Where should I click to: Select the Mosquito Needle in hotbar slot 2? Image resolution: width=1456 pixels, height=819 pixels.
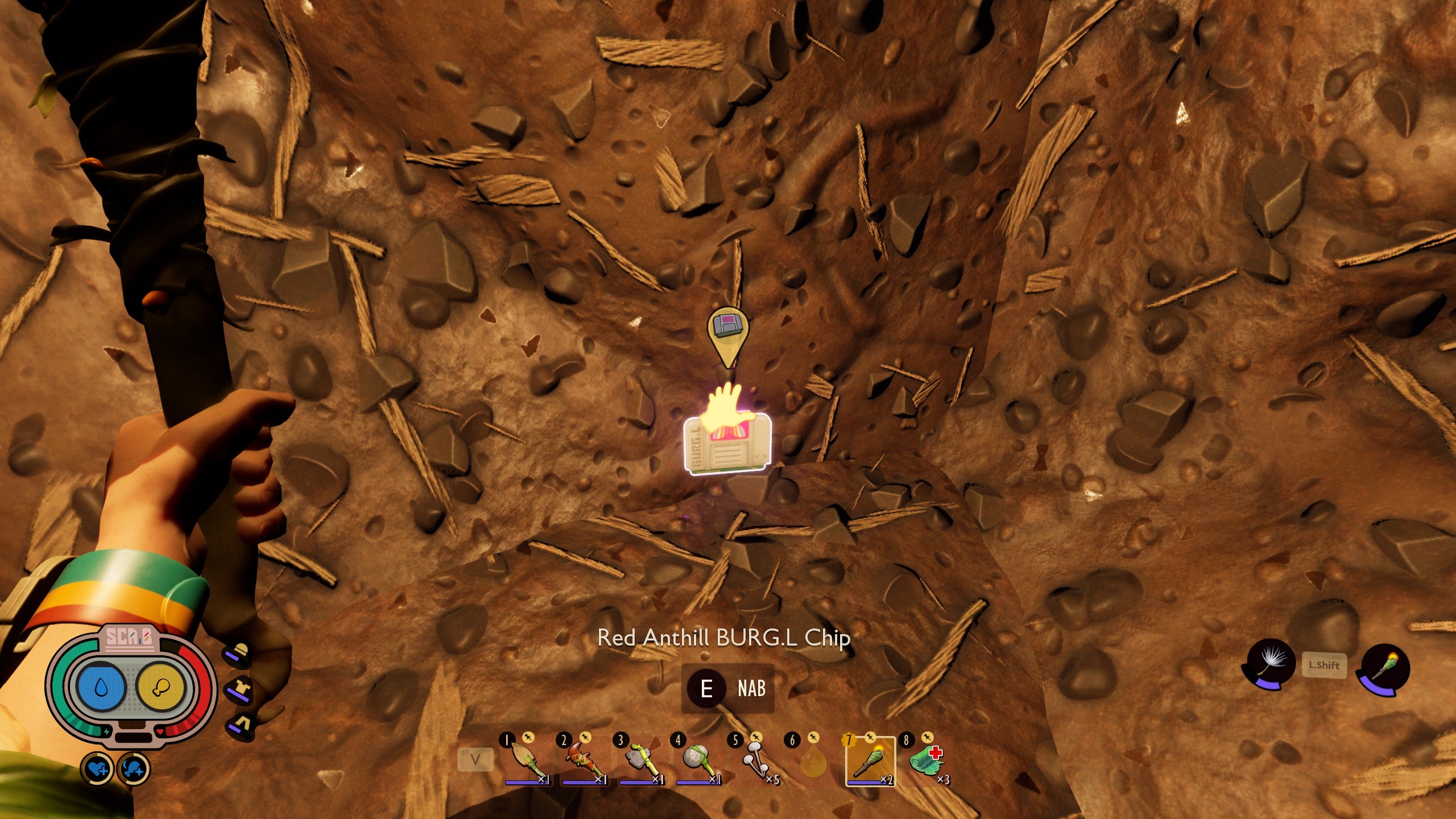coord(585,760)
